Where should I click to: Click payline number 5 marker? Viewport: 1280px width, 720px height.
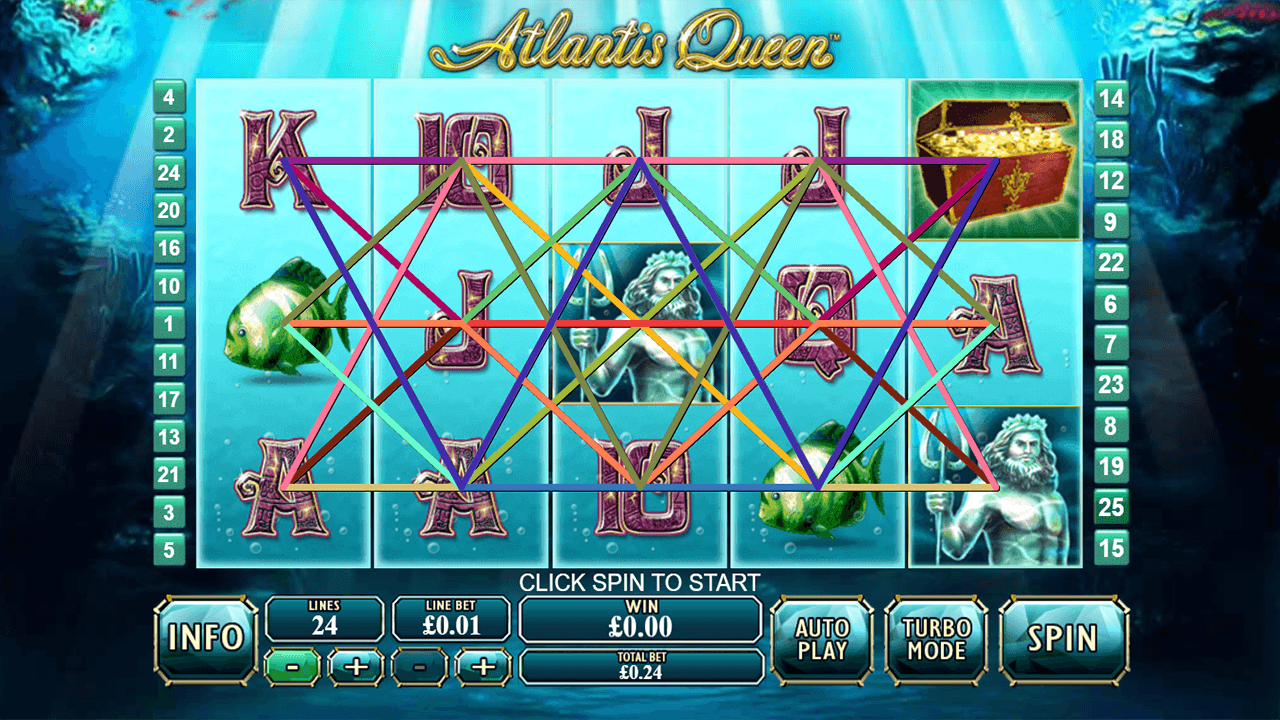click(x=169, y=548)
